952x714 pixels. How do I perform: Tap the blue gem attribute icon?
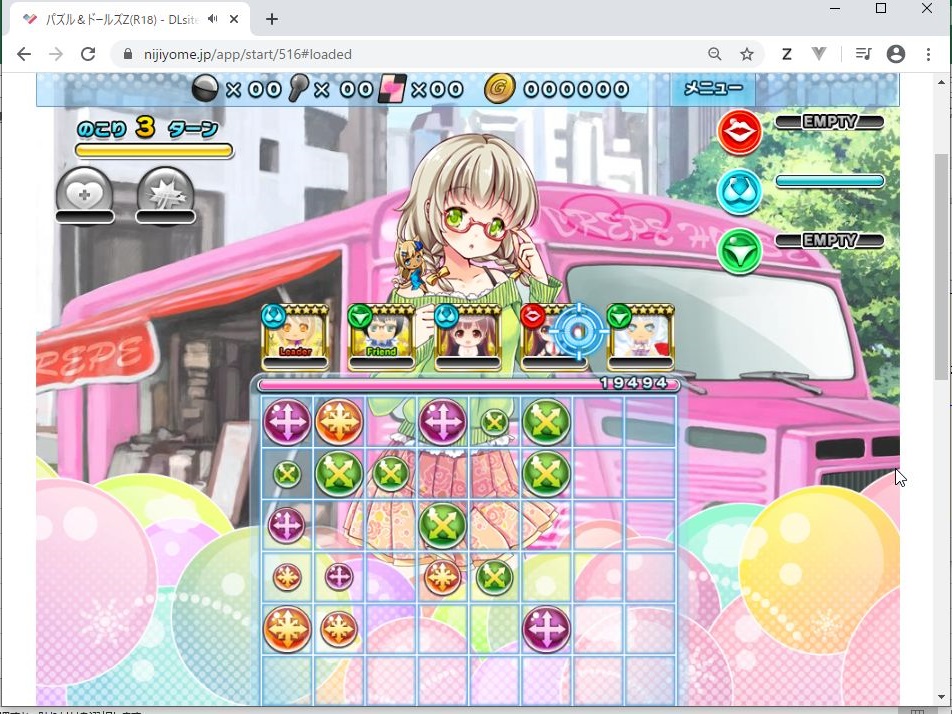pos(739,192)
